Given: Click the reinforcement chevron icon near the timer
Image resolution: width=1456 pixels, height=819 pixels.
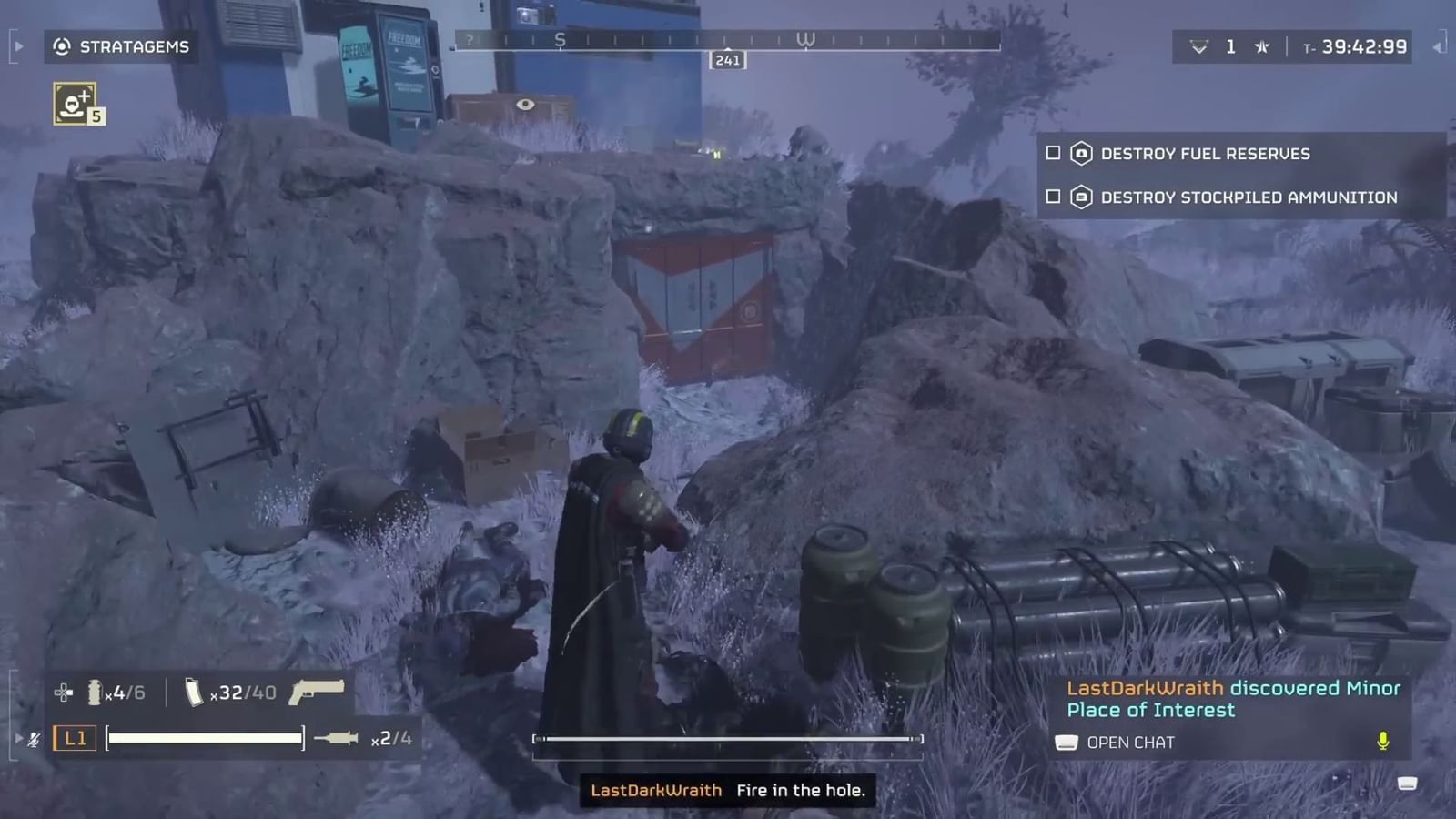Looking at the screenshot, I should coord(1199,46).
